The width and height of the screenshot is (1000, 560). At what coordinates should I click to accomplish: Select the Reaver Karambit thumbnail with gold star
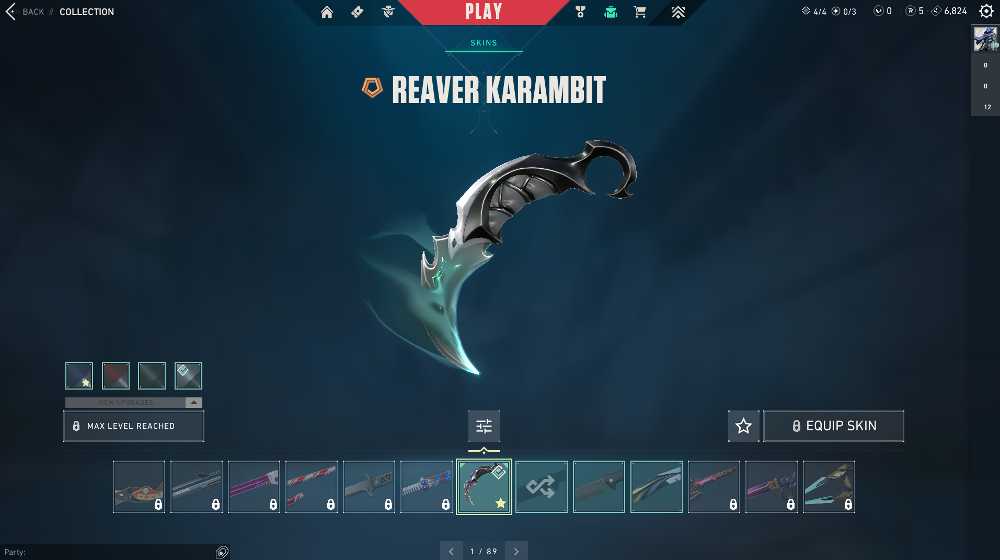click(484, 487)
